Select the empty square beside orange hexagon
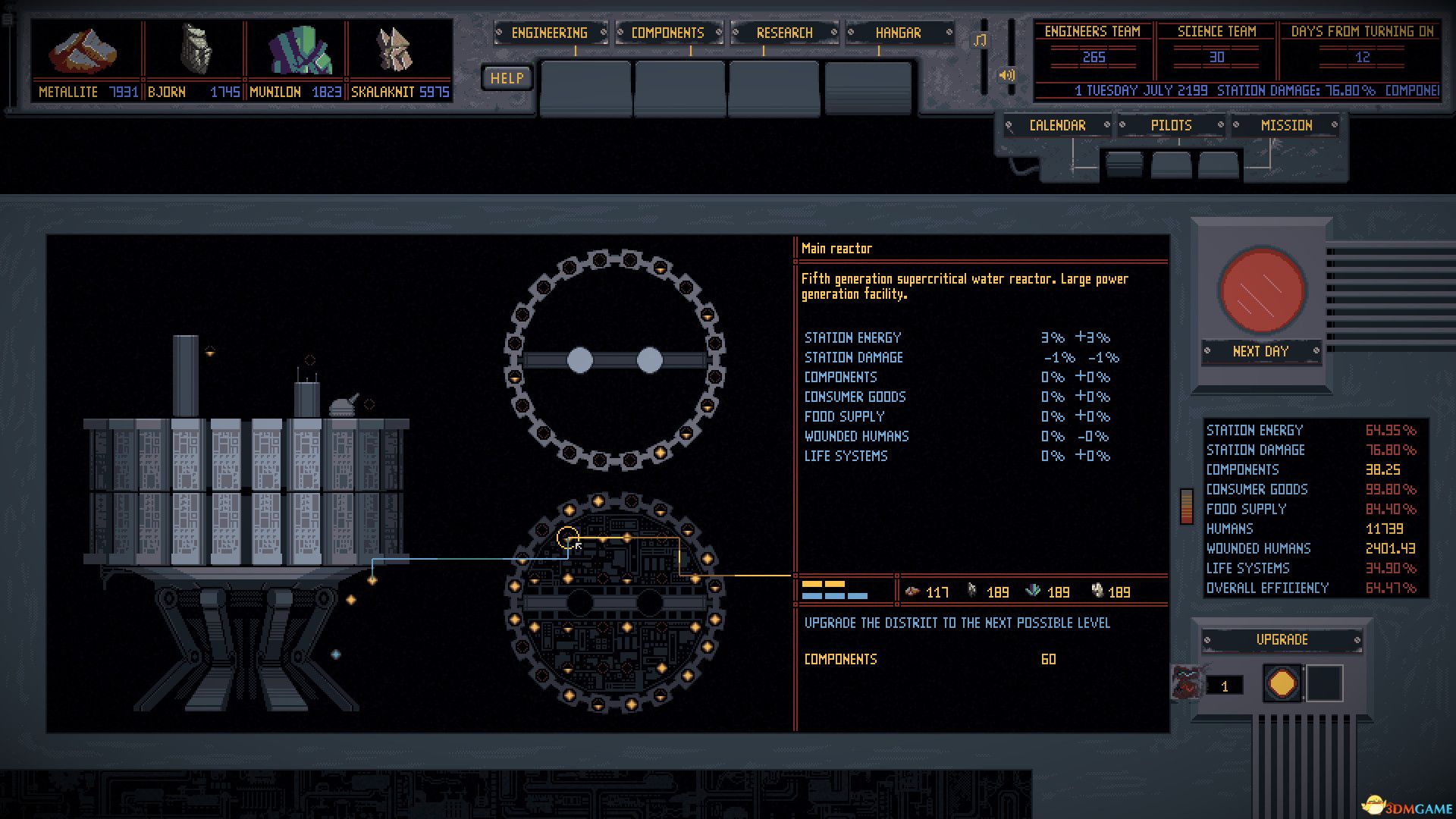Image resolution: width=1456 pixels, height=819 pixels. (1324, 684)
